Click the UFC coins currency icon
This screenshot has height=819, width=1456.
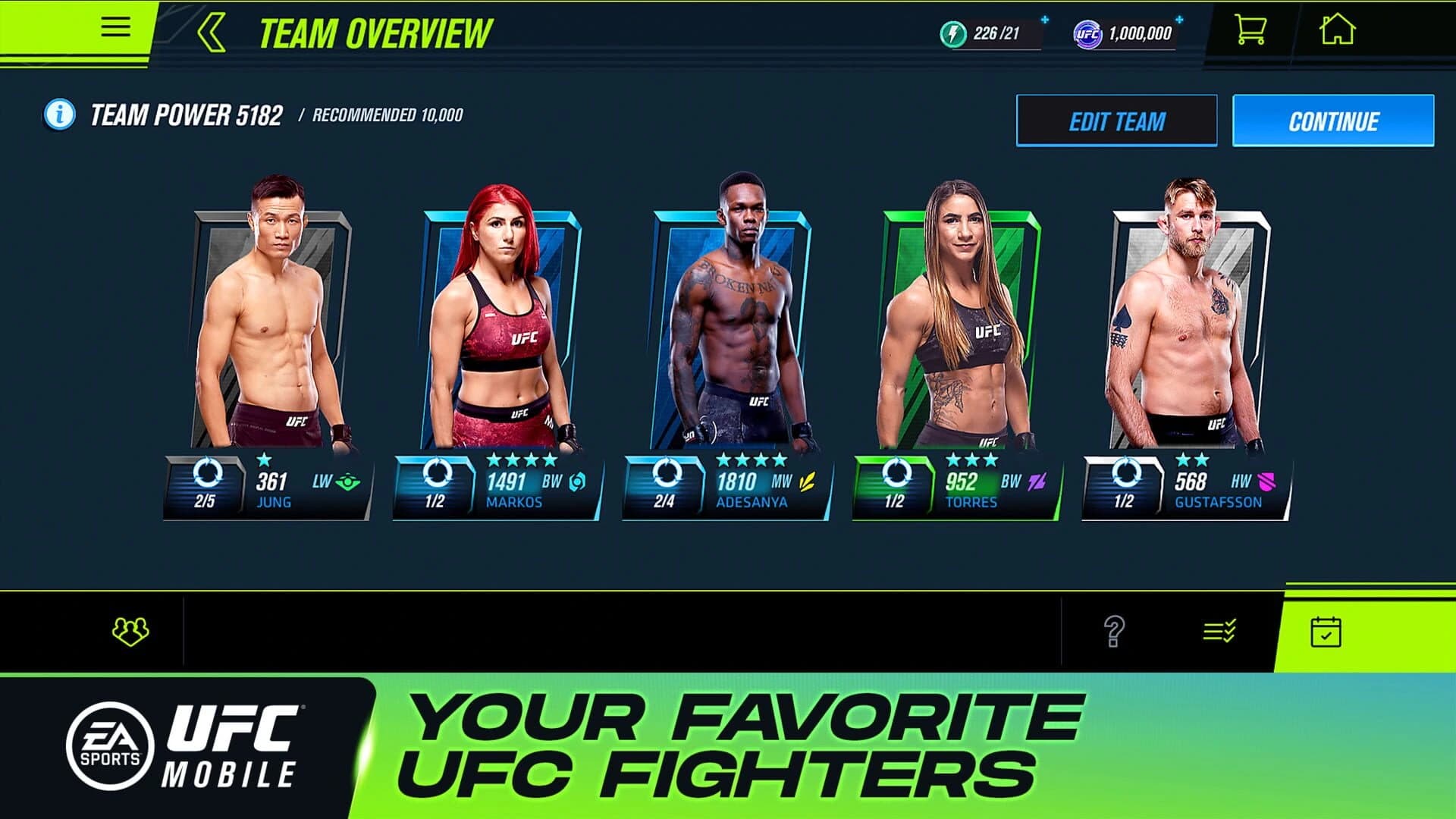tap(1087, 32)
